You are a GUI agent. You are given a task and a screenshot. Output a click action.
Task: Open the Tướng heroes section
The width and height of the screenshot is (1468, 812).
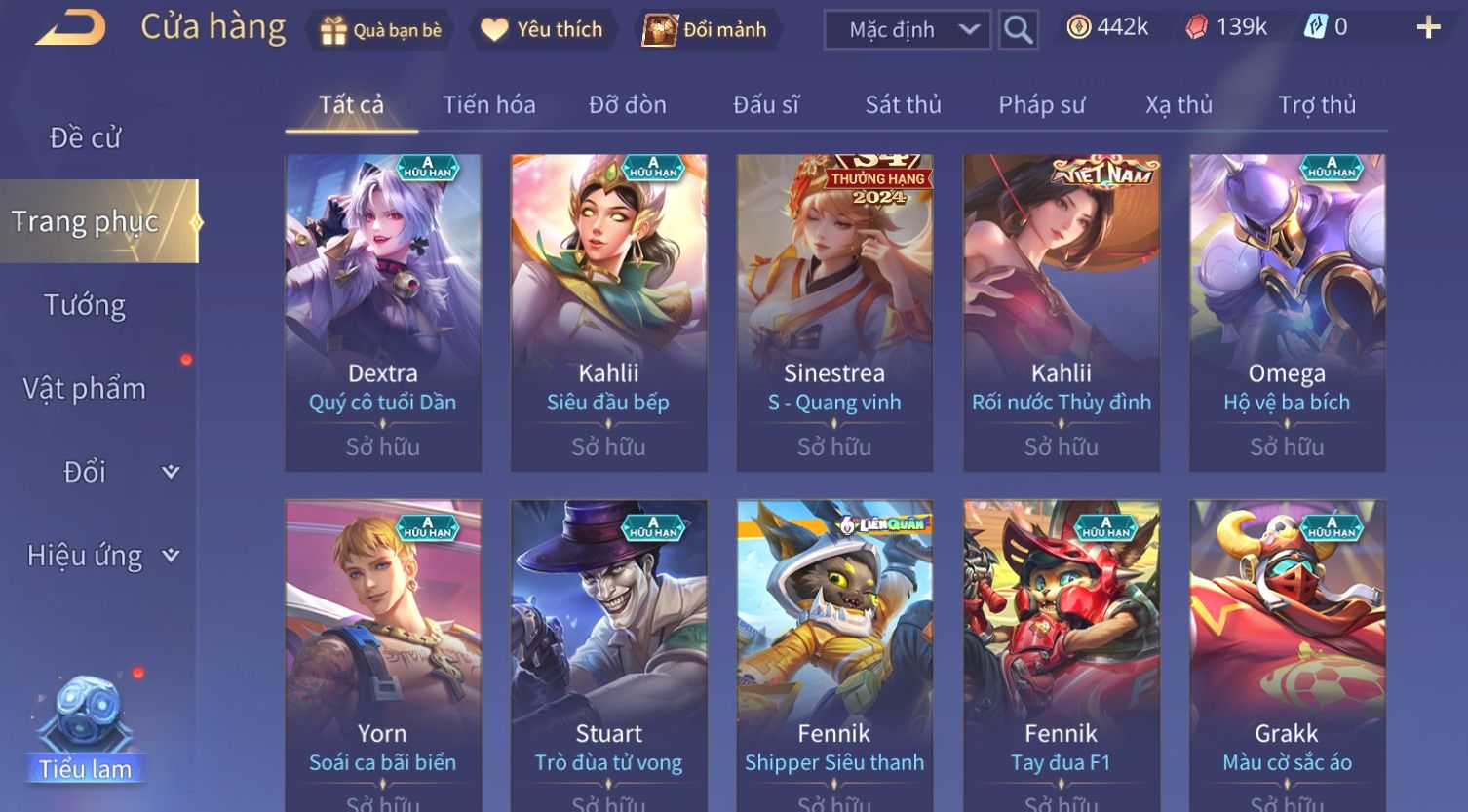[x=85, y=306]
